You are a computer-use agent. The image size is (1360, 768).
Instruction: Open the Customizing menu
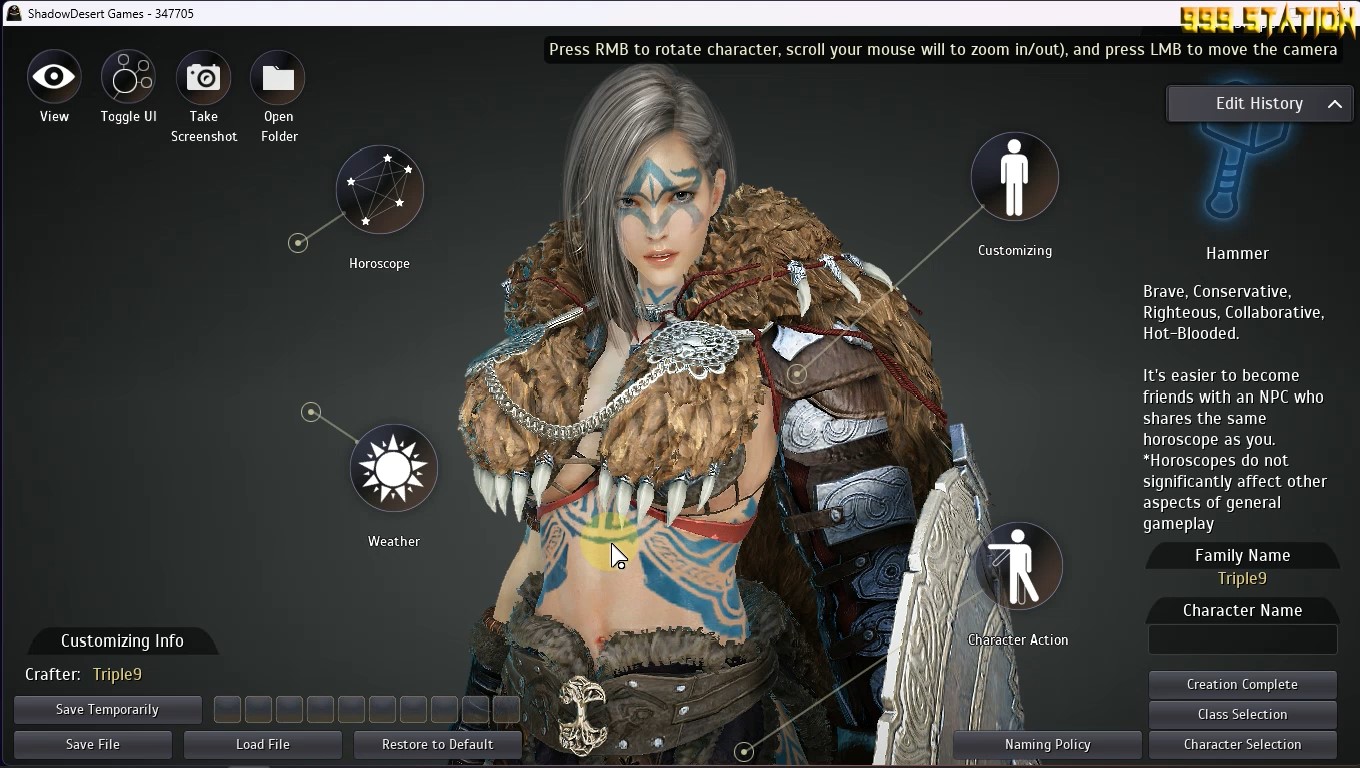coord(1014,177)
